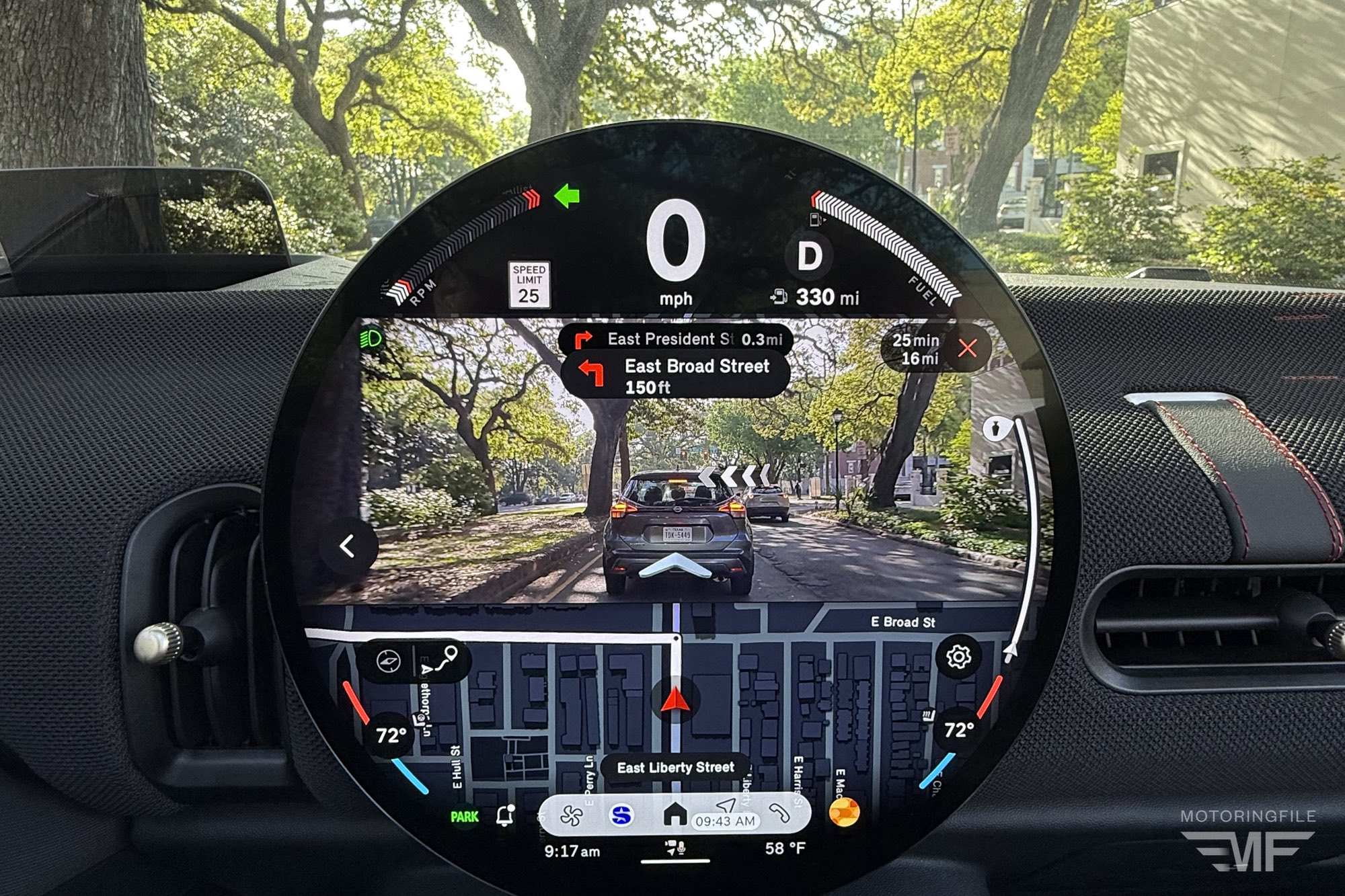Tap the East Liberty Street current-road label
The width and height of the screenshot is (1345, 896).
coord(675,768)
